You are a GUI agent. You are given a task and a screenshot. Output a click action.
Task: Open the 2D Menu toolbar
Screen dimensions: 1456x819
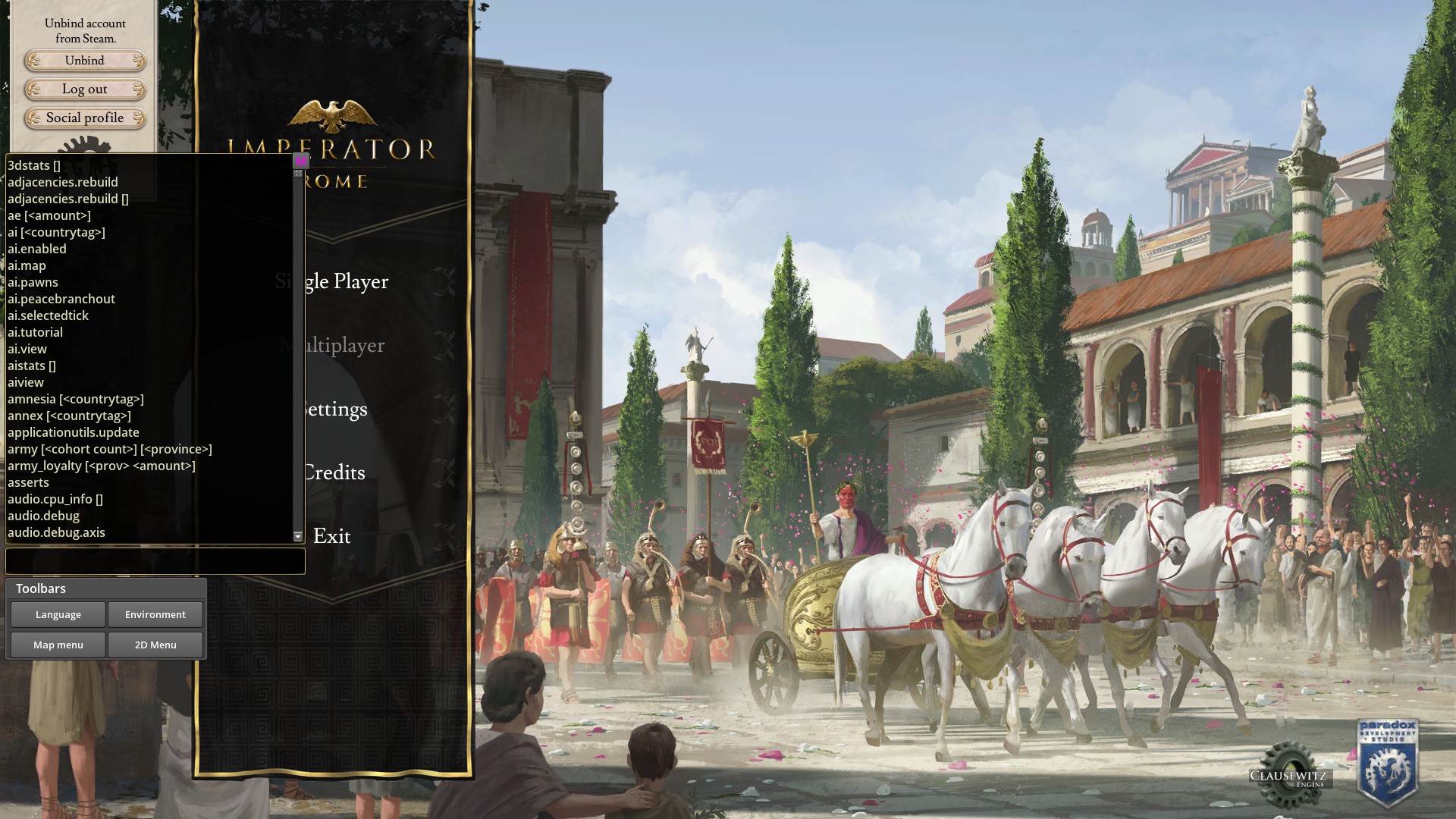tap(155, 645)
